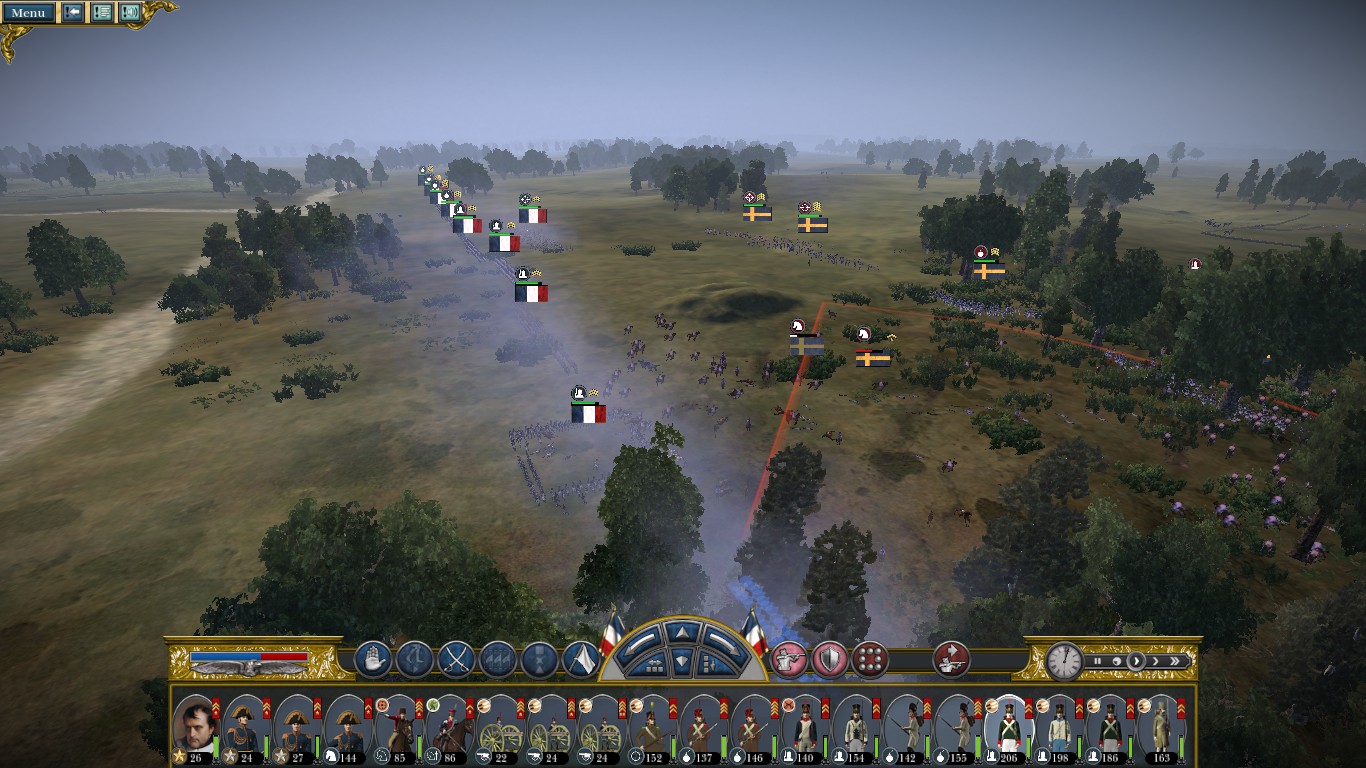Toggle the shield guard mode icon
This screenshot has height=768, width=1366.
point(829,659)
